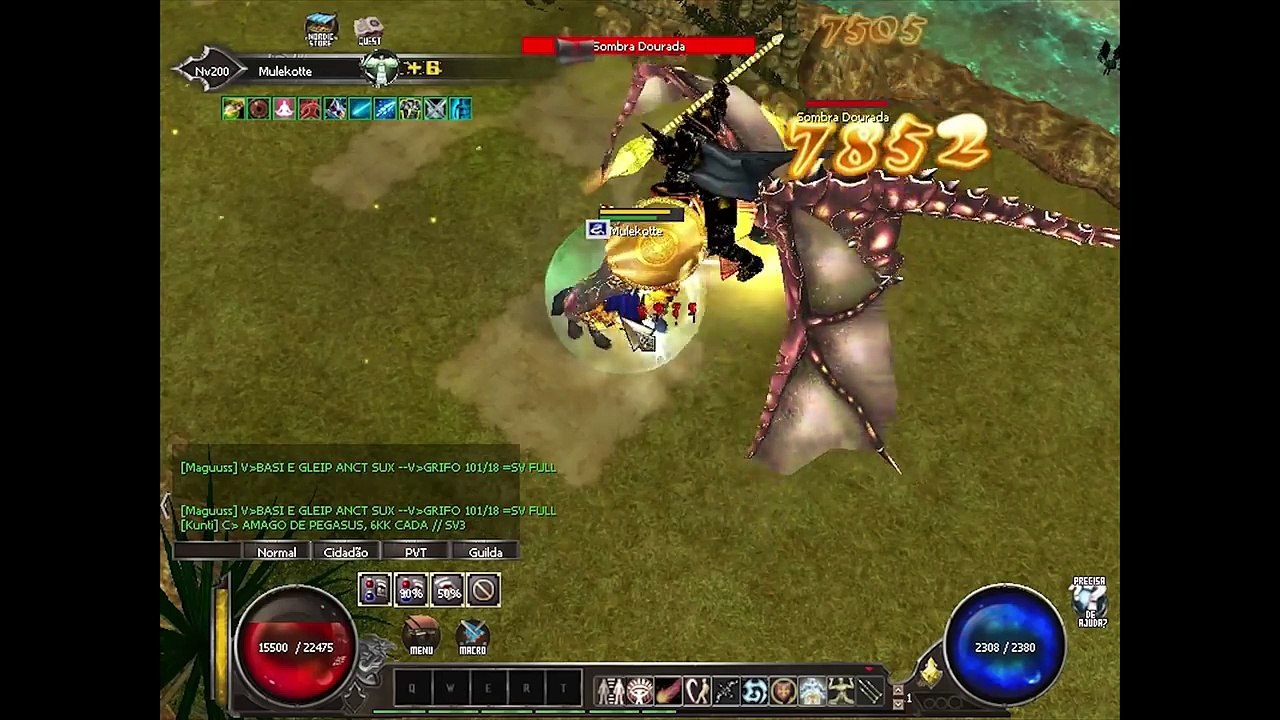Open the Nordic Store
Viewport: 1280px width, 720px height.
(x=321, y=29)
